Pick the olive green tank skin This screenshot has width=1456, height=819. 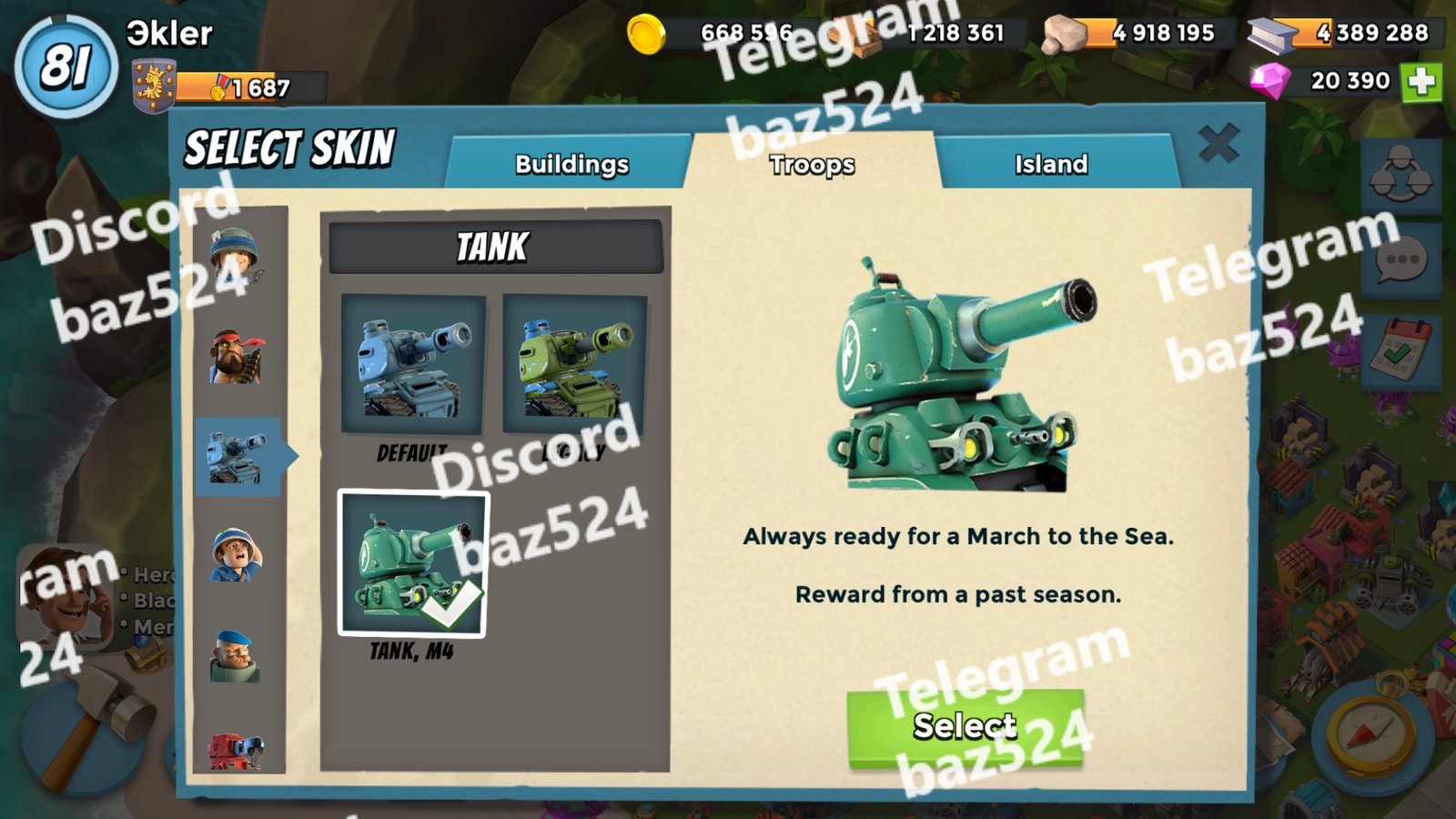[x=574, y=364]
